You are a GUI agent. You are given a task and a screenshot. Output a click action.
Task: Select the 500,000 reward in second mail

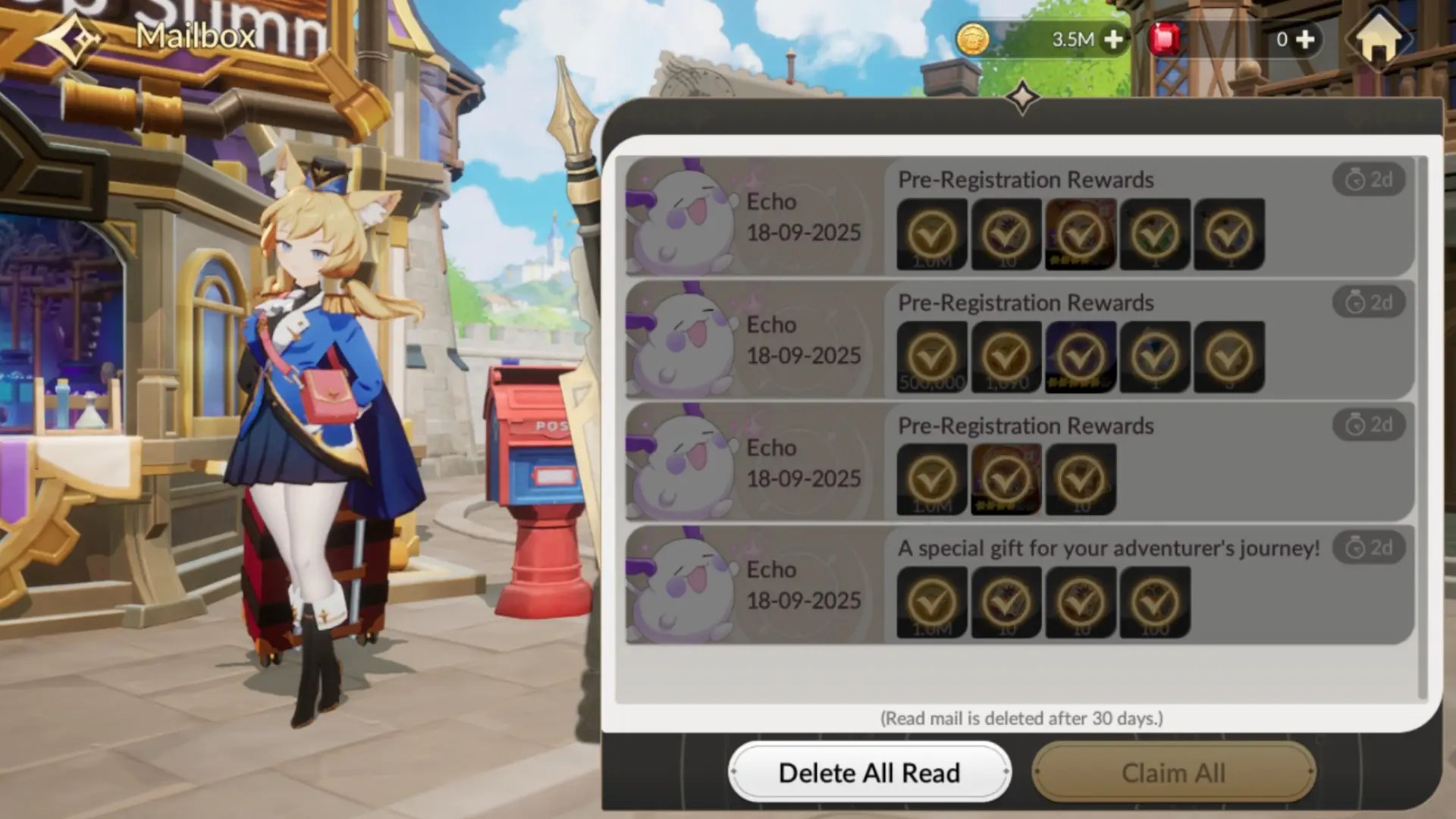(x=931, y=356)
